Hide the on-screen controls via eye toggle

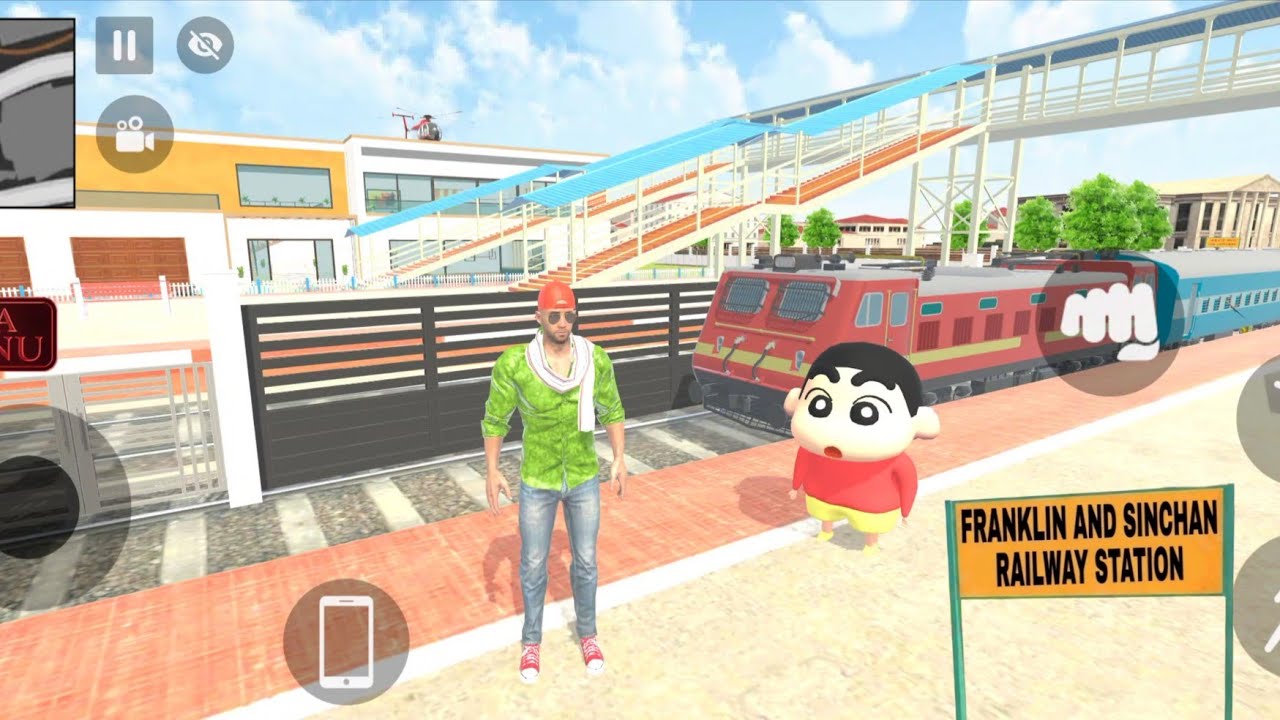pyautogui.click(x=202, y=45)
